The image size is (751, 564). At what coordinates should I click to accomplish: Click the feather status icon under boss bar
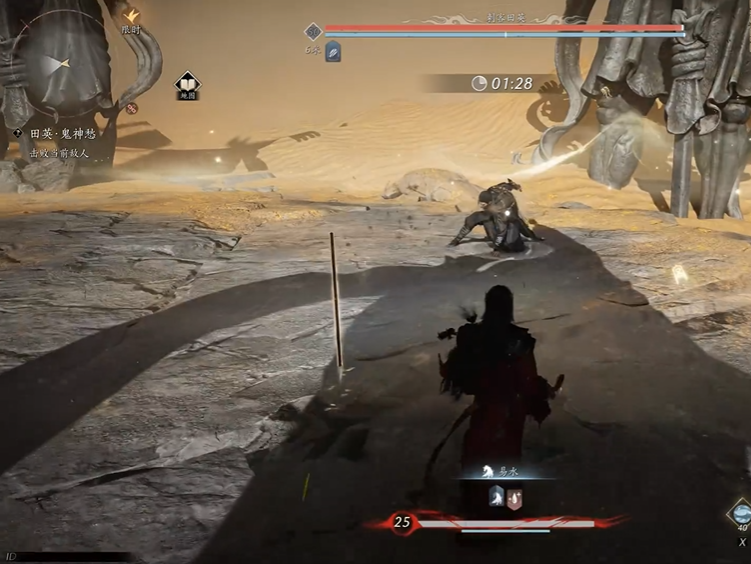point(333,52)
